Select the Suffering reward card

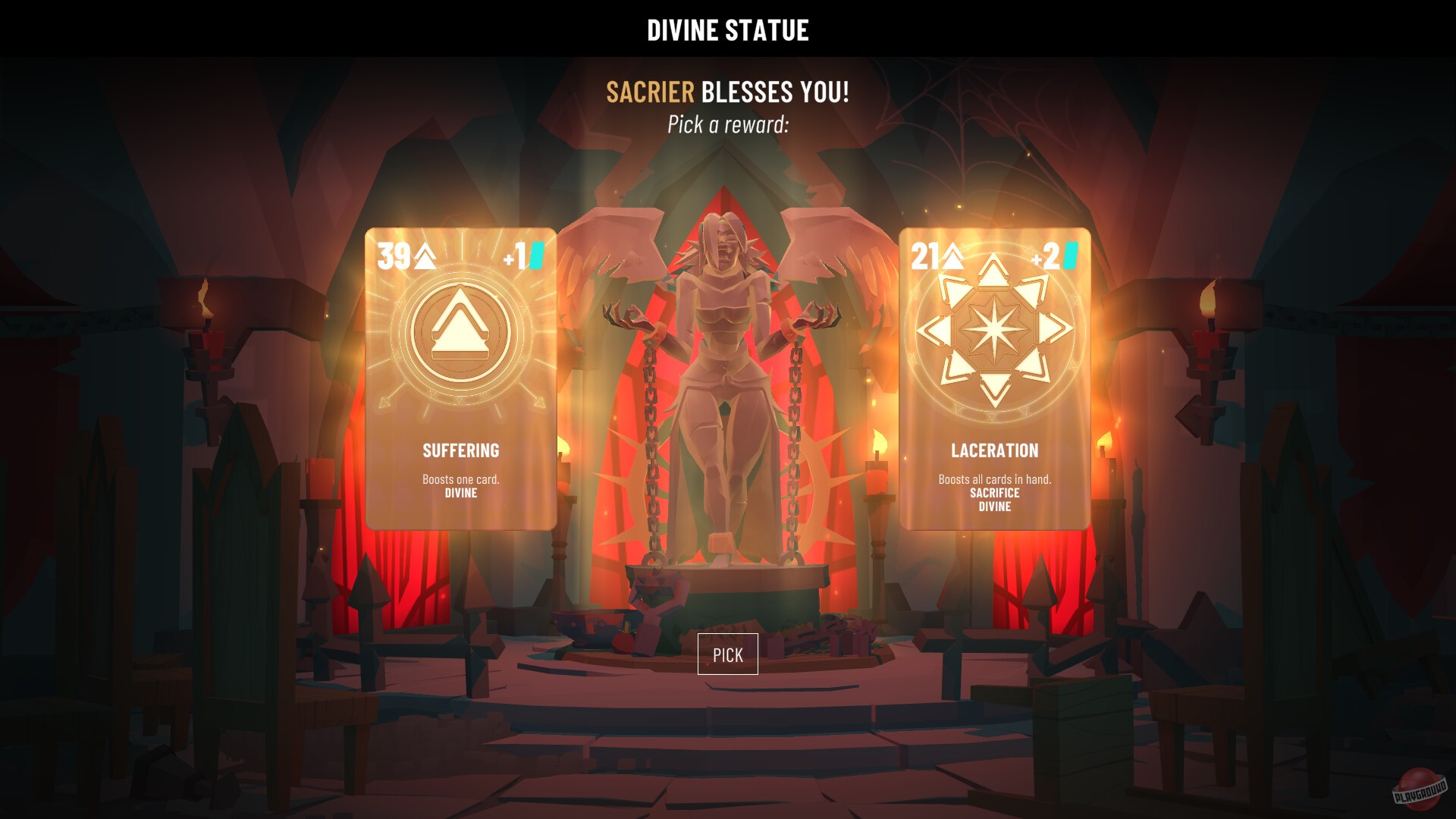[x=463, y=379]
